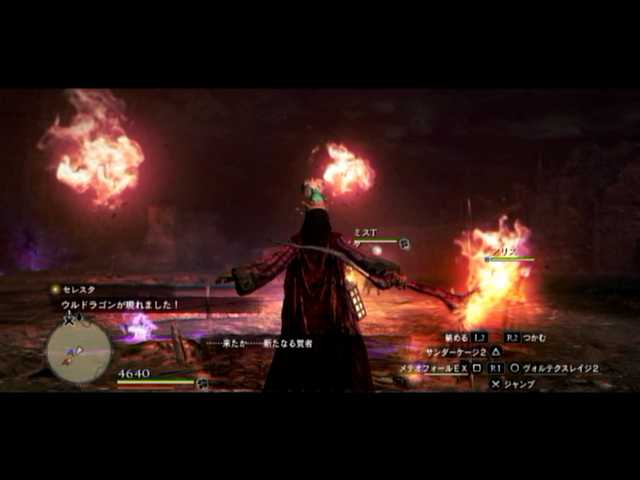This screenshot has height=480, width=640.
Task: Select the ミスT pawn name tag
Action: pos(365,232)
